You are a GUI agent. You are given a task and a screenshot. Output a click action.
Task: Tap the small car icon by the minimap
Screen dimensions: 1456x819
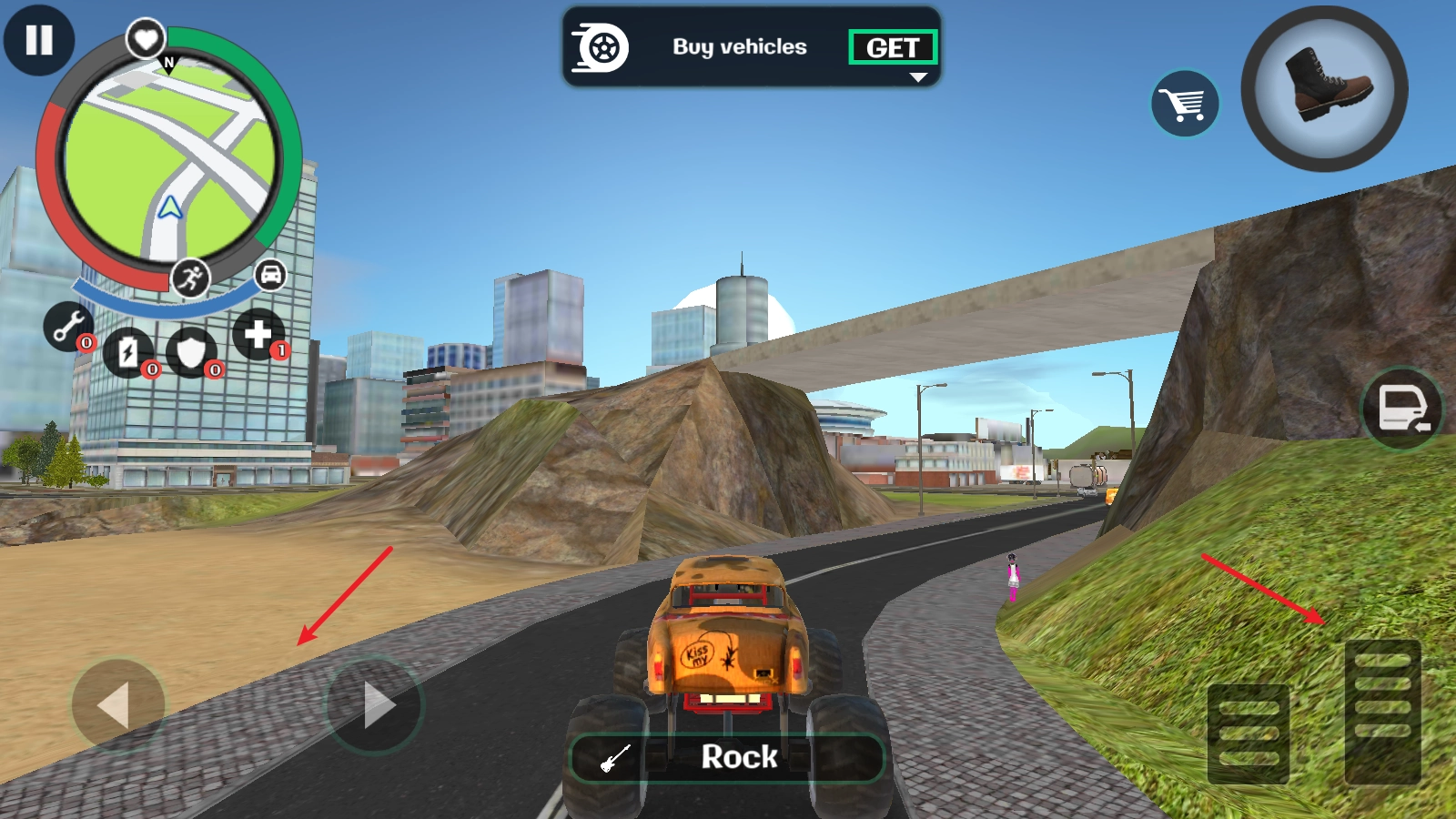point(270,274)
